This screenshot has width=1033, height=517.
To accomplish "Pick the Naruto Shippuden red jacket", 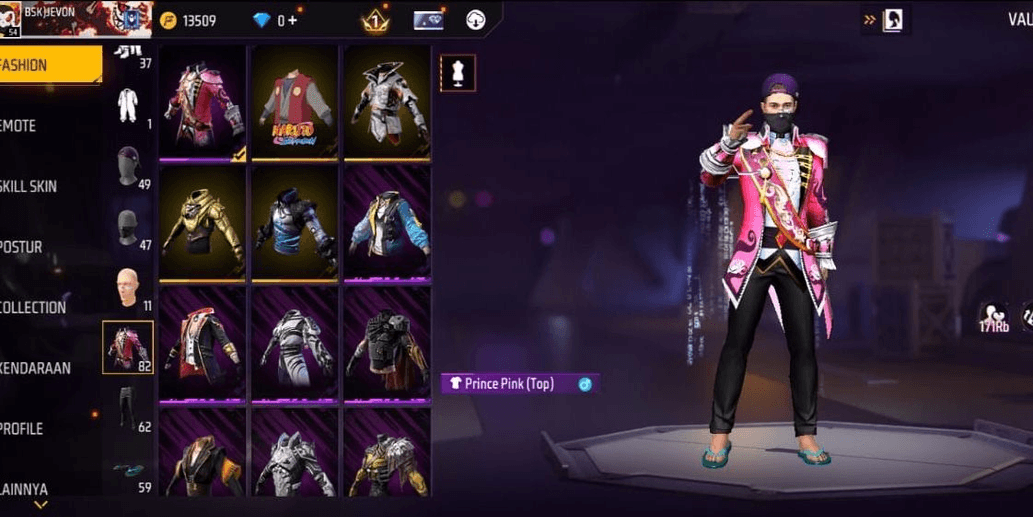I will point(295,101).
